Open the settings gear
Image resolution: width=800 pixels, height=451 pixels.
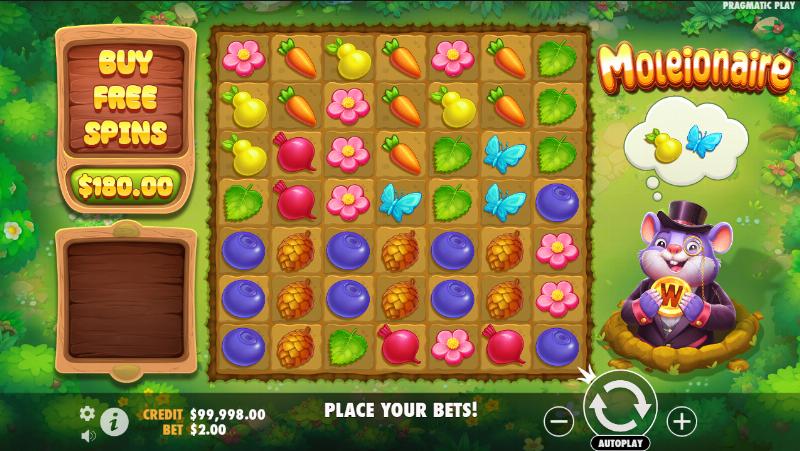(x=87, y=413)
